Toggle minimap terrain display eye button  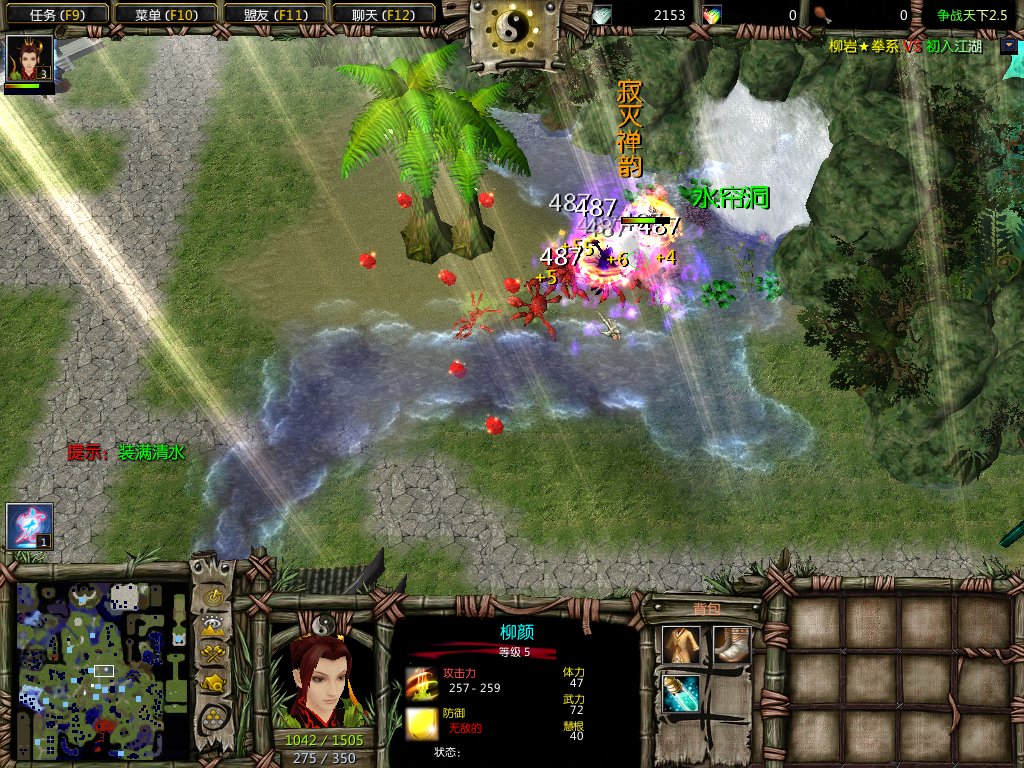[x=213, y=626]
